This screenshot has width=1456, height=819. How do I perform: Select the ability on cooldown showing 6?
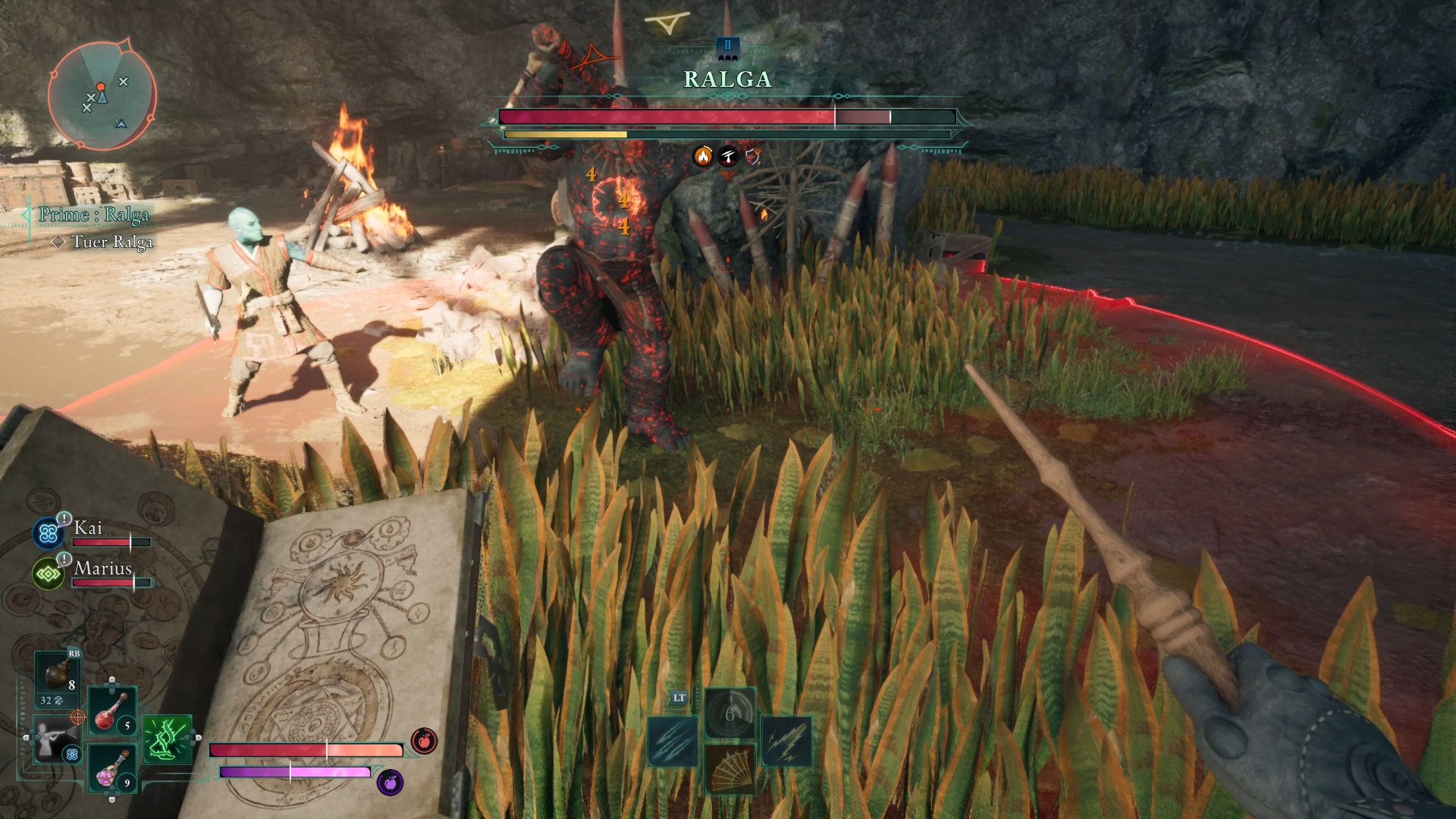pyautogui.click(x=730, y=713)
